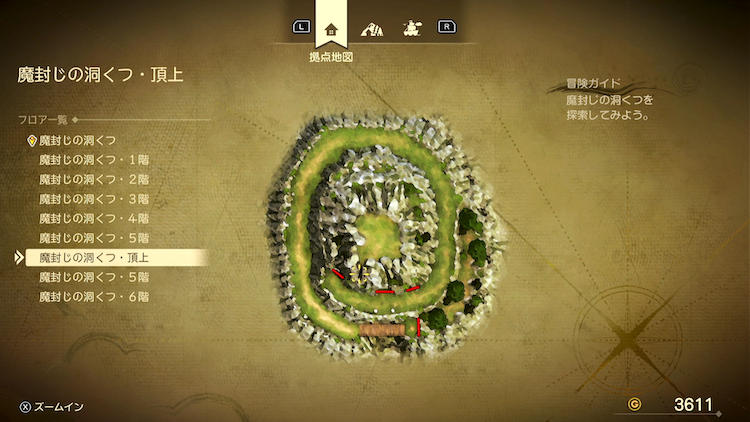Viewport: 750px width, 422px height.
Task: Switch to the mountain world map tab
Action: 373,27
